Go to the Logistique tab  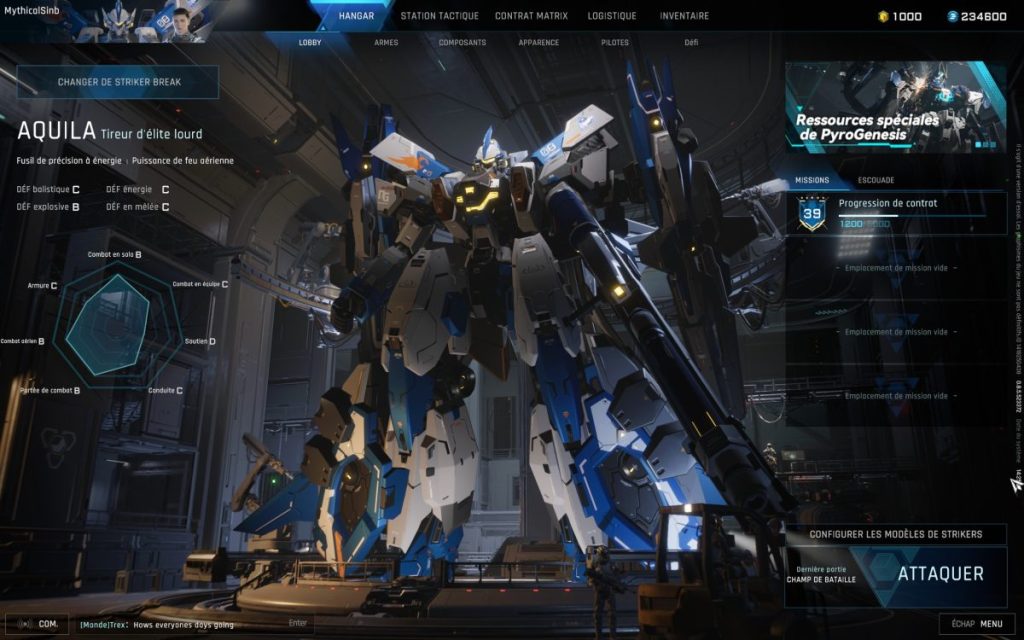pos(611,16)
